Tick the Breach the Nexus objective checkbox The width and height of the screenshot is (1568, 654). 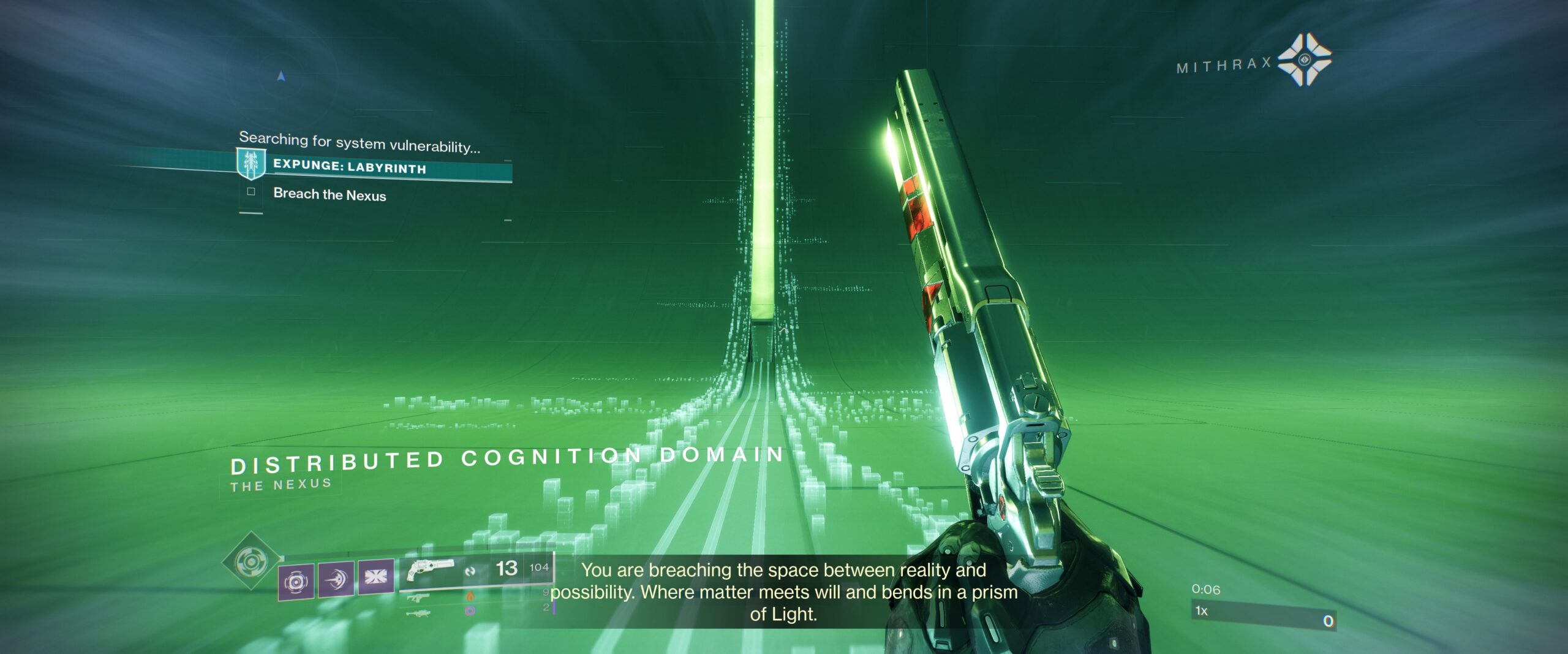251,192
